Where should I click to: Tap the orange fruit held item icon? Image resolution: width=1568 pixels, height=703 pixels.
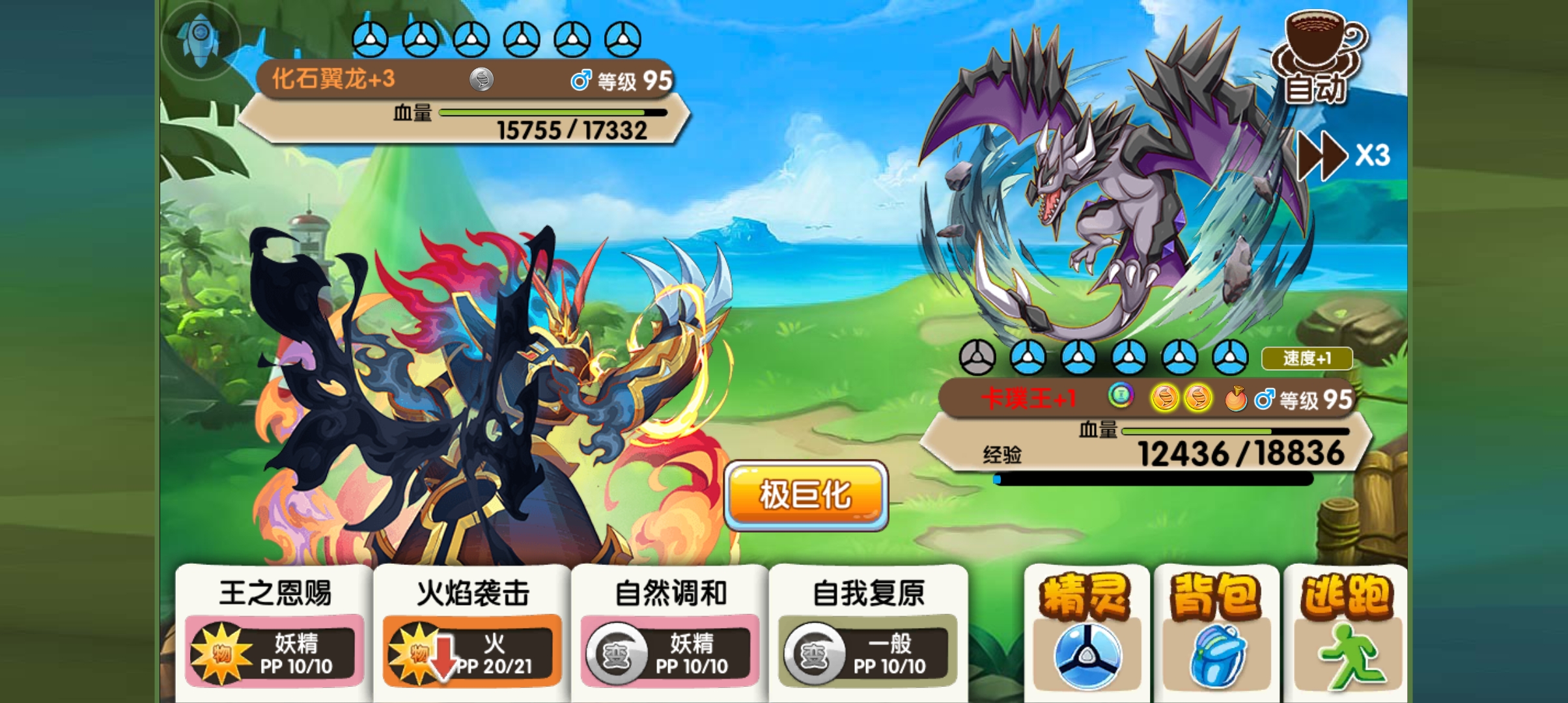(1235, 399)
